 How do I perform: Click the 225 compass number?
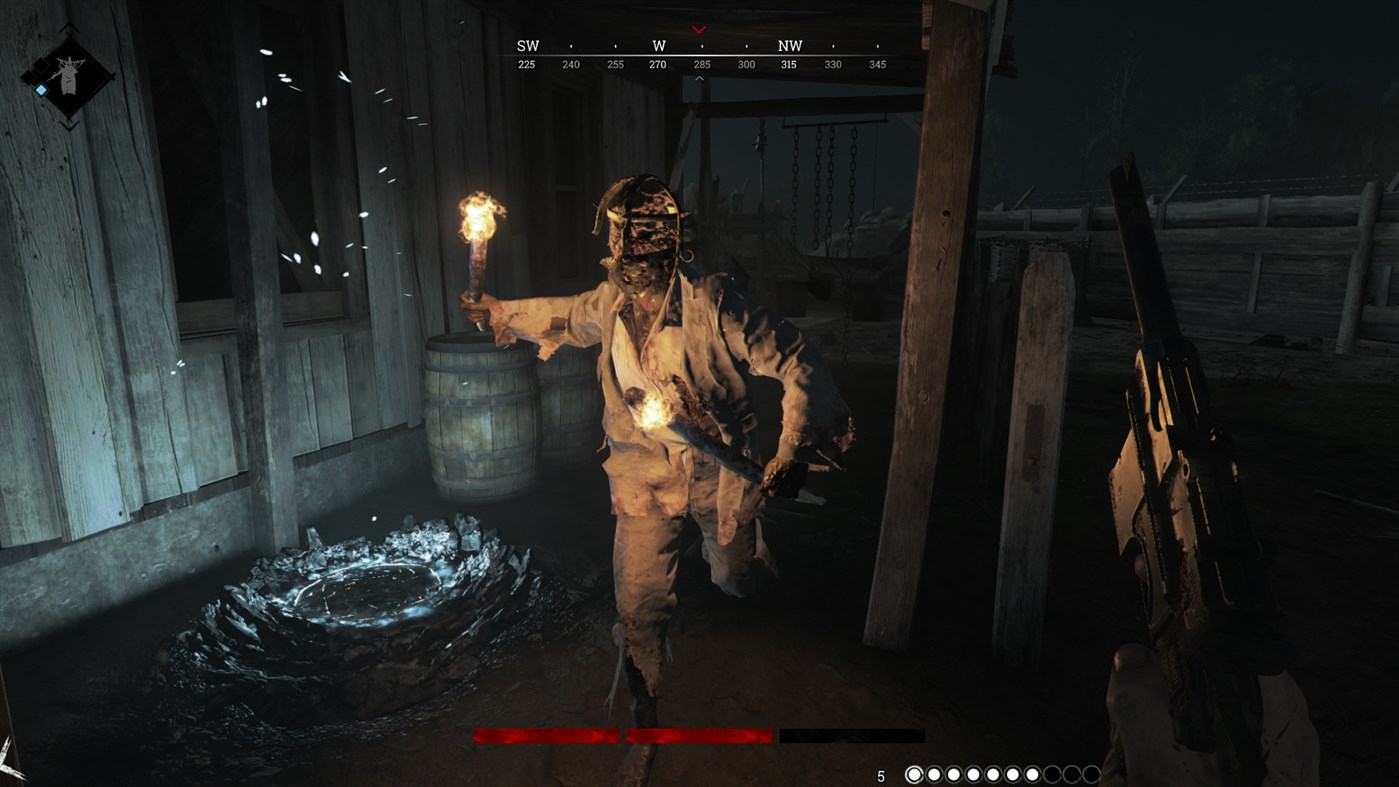pyautogui.click(x=527, y=63)
